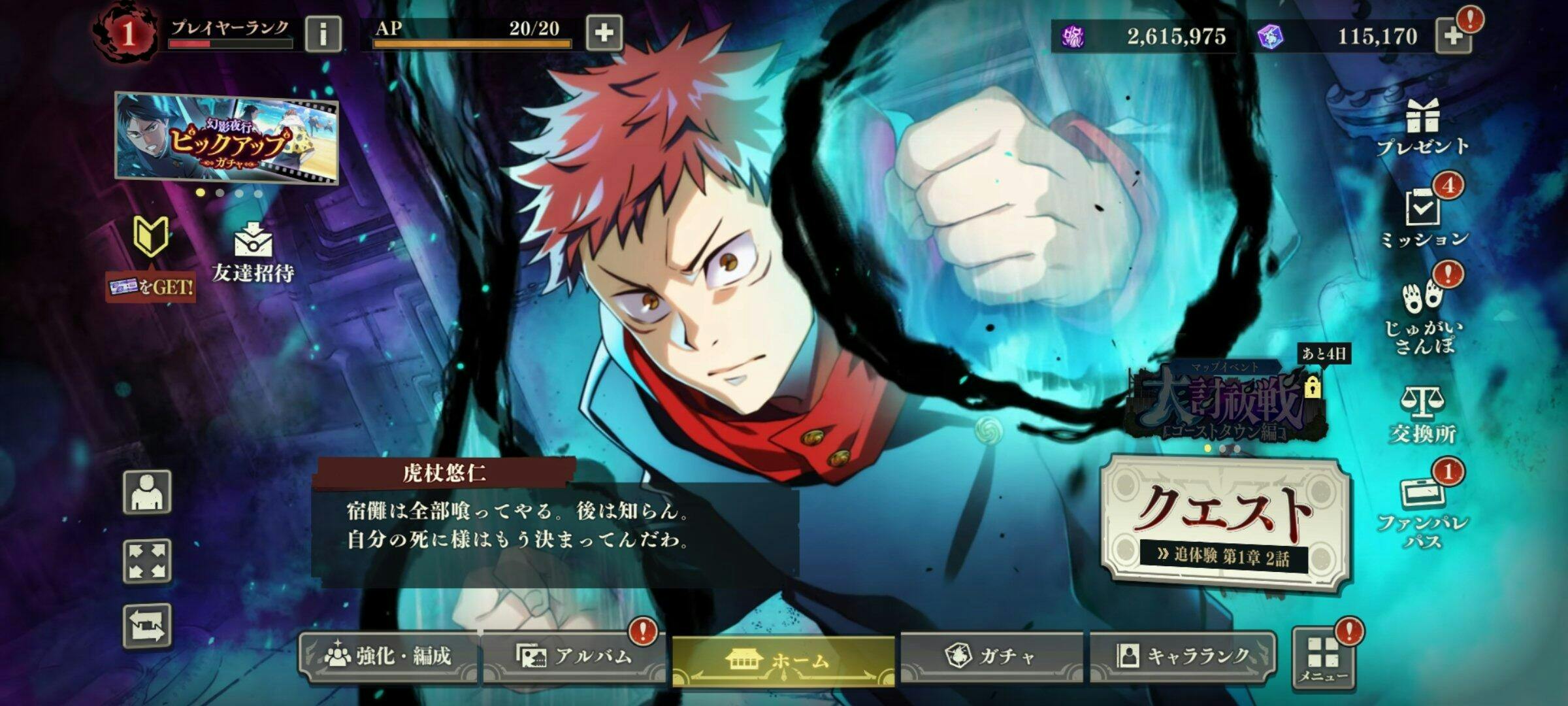Select the ホーム tab
The width and height of the screenshot is (1568, 706).
pos(783,660)
